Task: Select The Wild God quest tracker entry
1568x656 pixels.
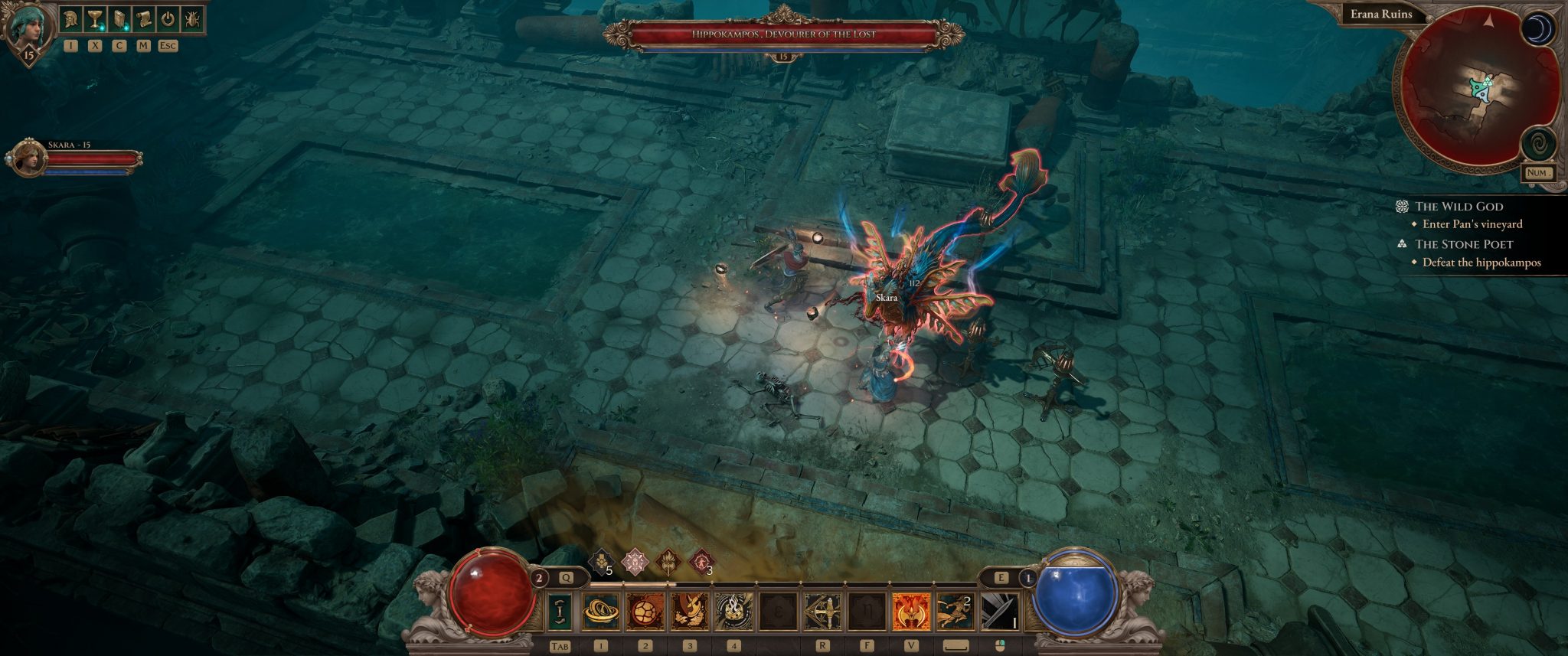Action: point(1459,206)
